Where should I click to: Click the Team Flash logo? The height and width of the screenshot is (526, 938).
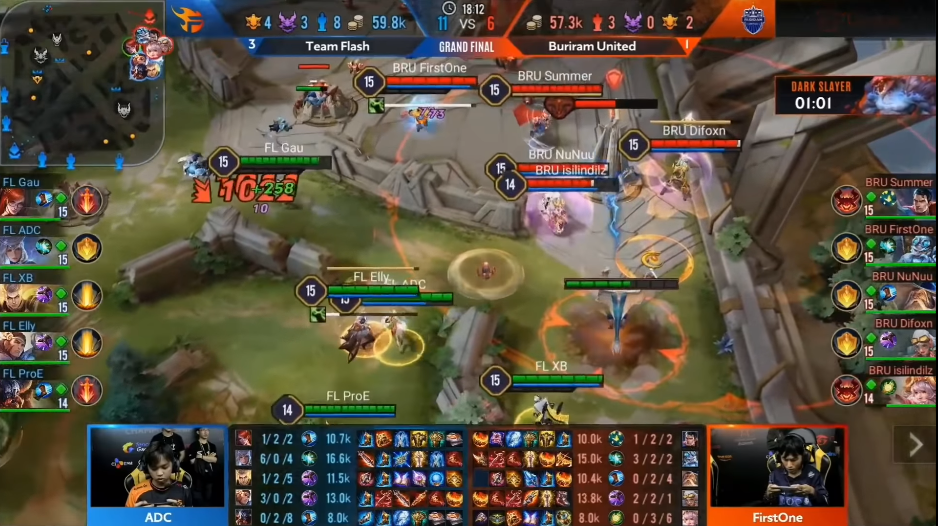187,20
